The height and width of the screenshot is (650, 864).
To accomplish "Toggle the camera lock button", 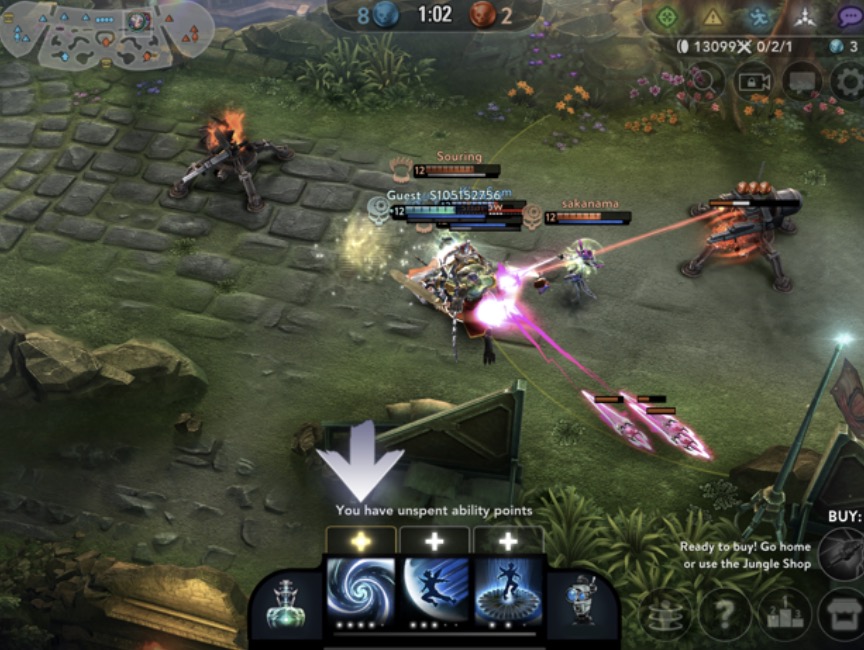I will (x=755, y=80).
